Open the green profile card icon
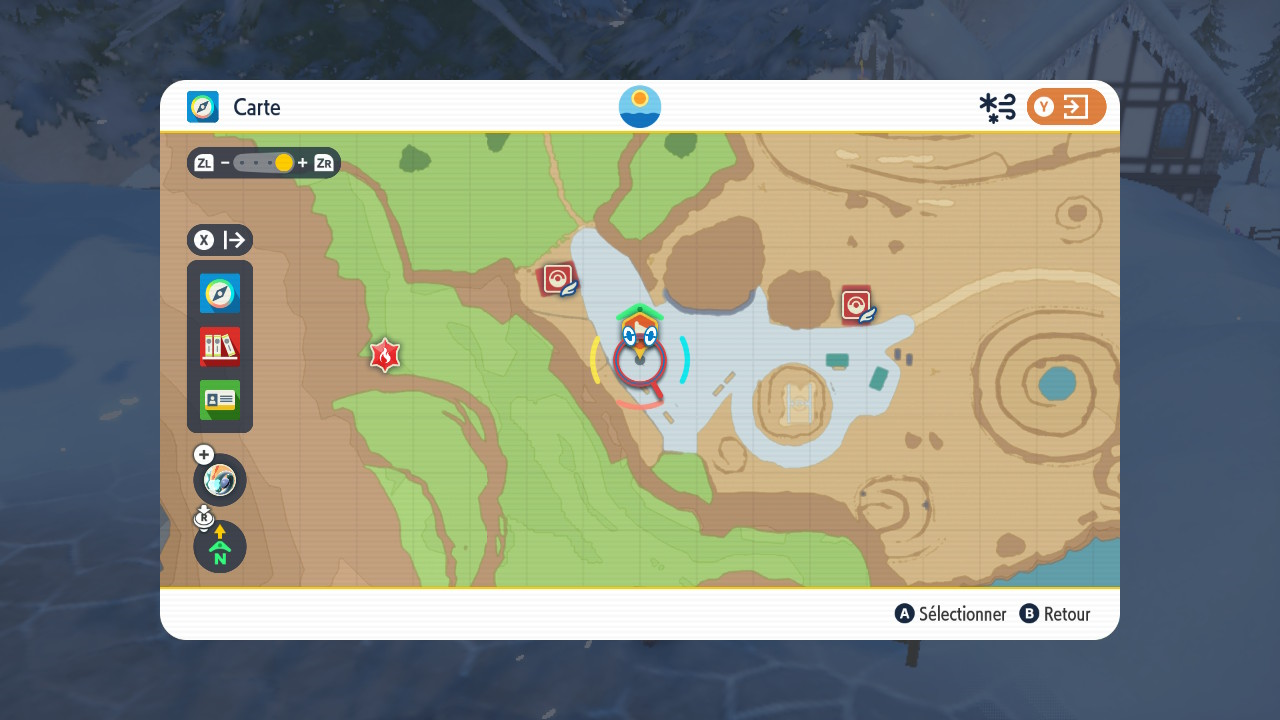 point(220,400)
